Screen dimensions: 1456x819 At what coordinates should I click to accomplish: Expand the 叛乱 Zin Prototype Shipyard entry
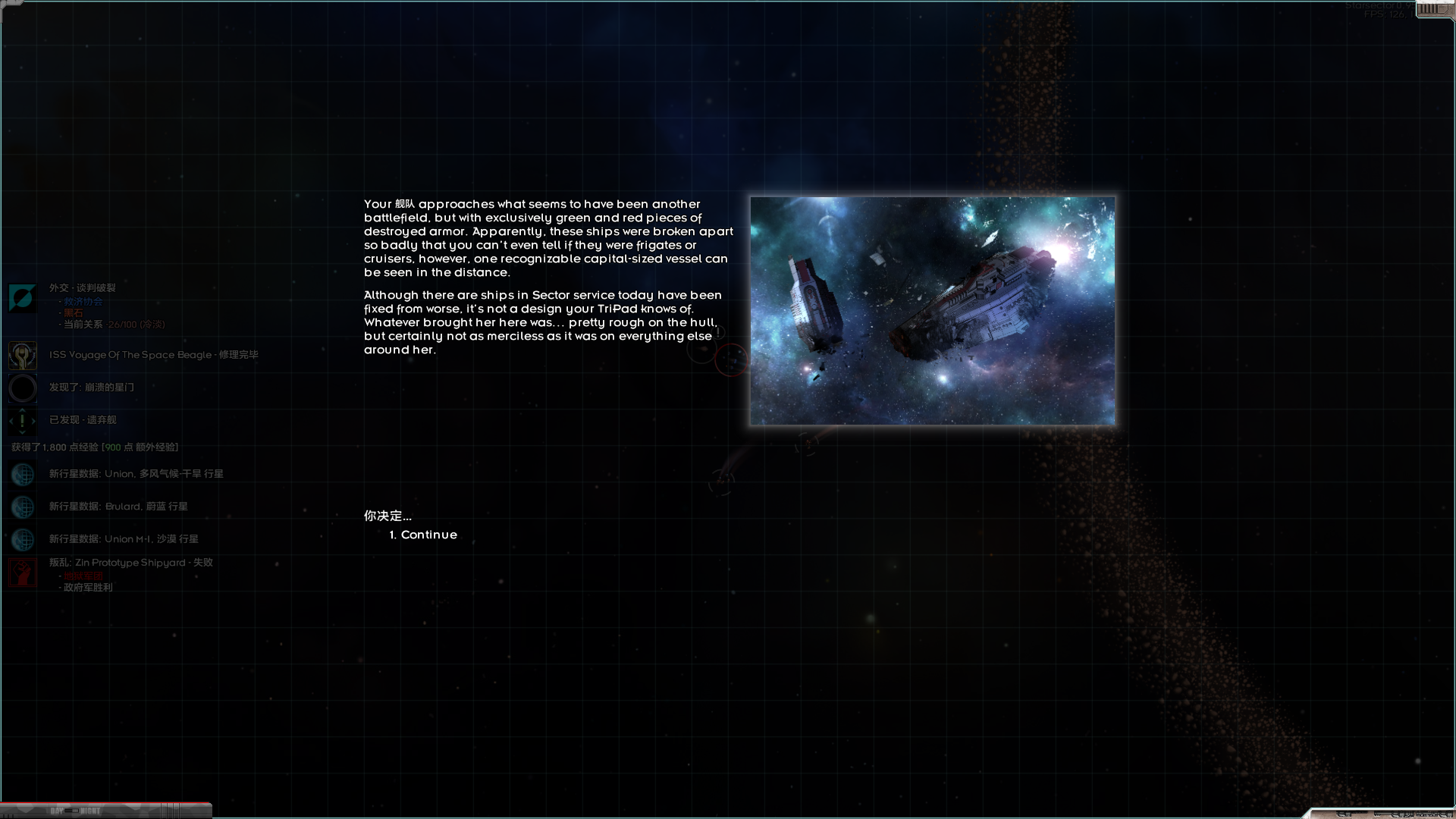130,563
